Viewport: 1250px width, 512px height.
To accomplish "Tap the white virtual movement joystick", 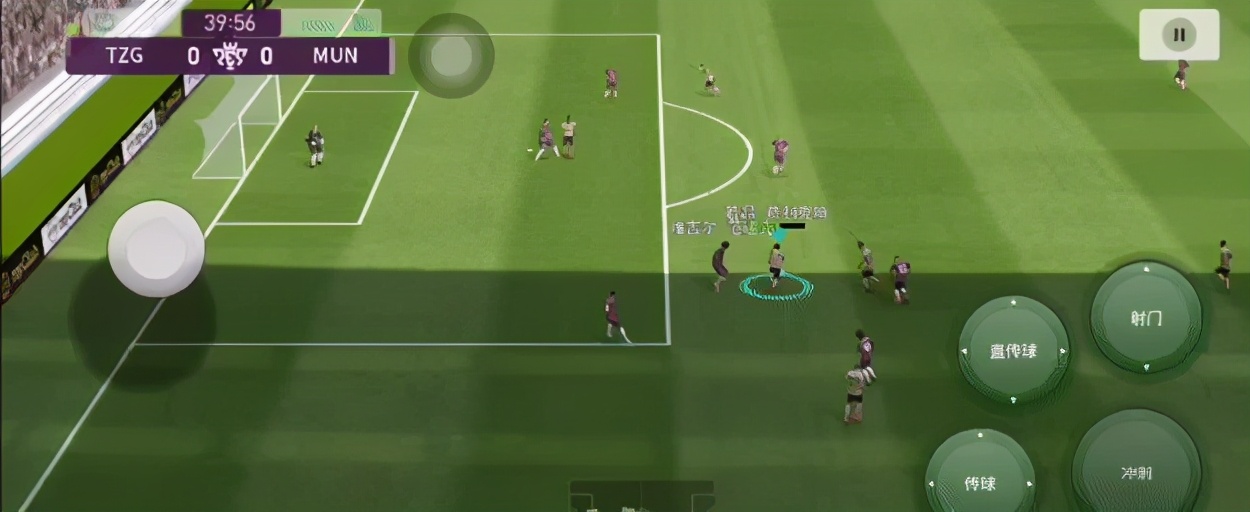I will pos(156,248).
